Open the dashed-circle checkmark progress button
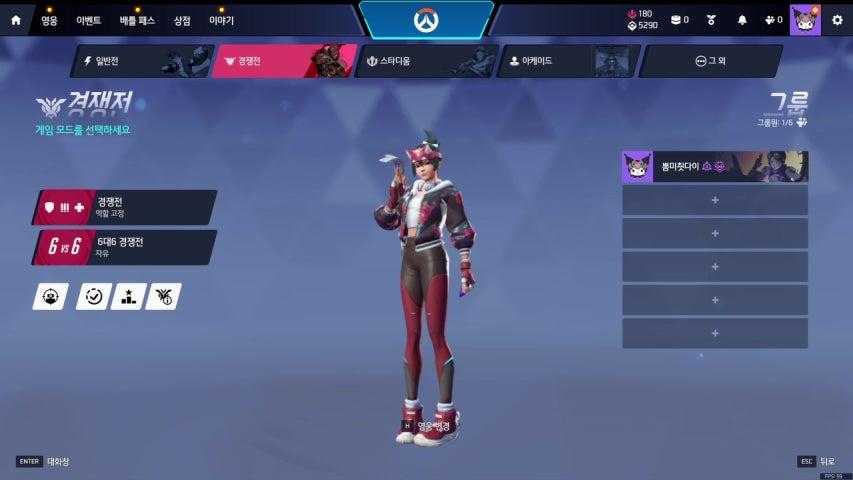 tap(94, 296)
